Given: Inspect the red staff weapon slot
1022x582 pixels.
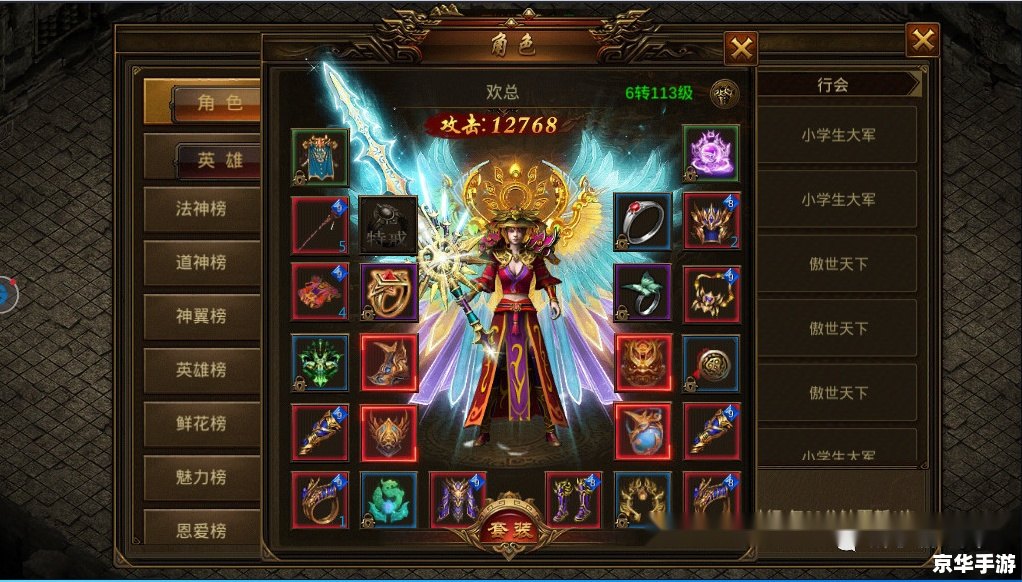Looking at the screenshot, I should [320, 224].
